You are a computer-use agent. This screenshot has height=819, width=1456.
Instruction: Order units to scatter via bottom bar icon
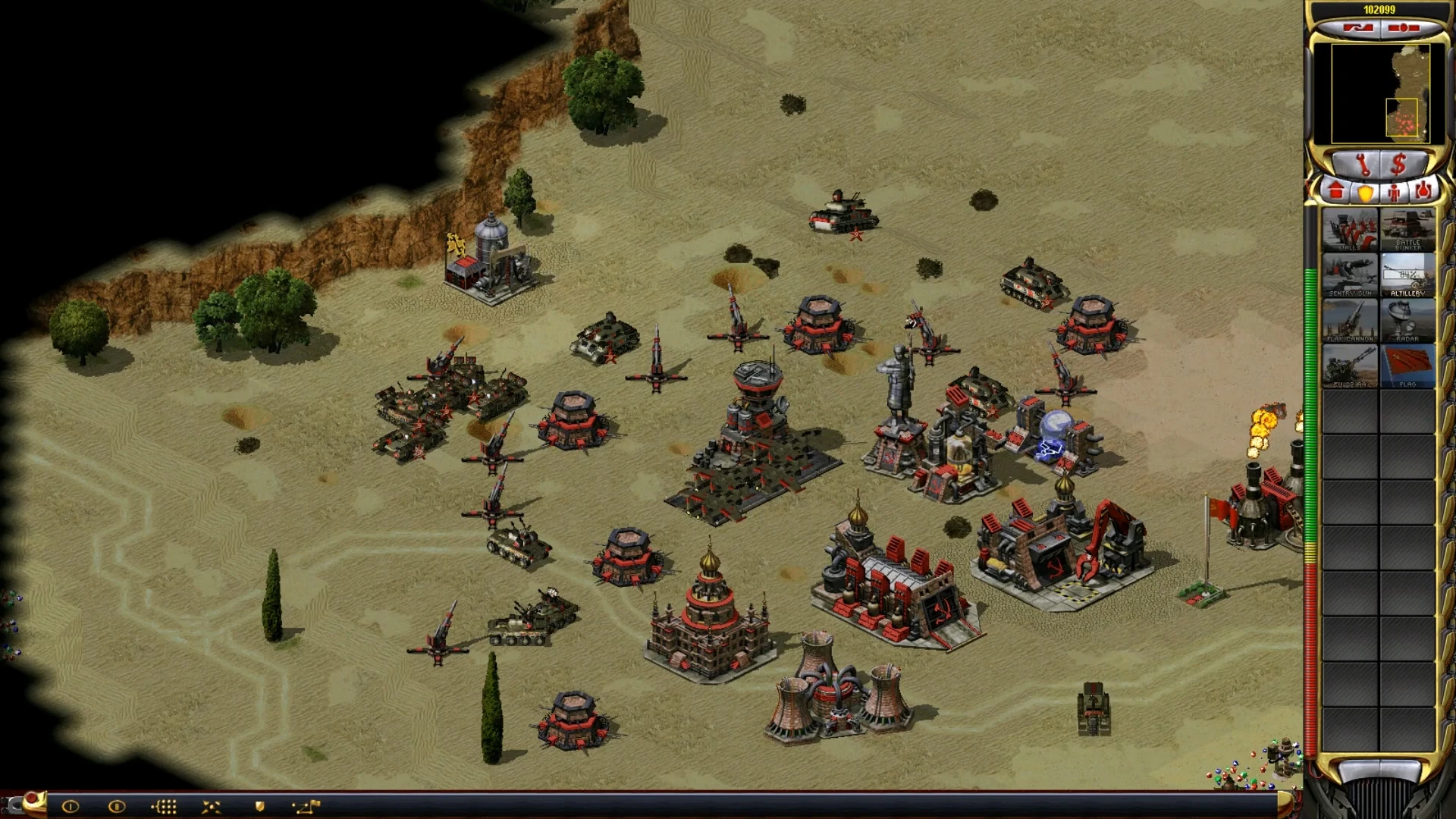[210, 806]
